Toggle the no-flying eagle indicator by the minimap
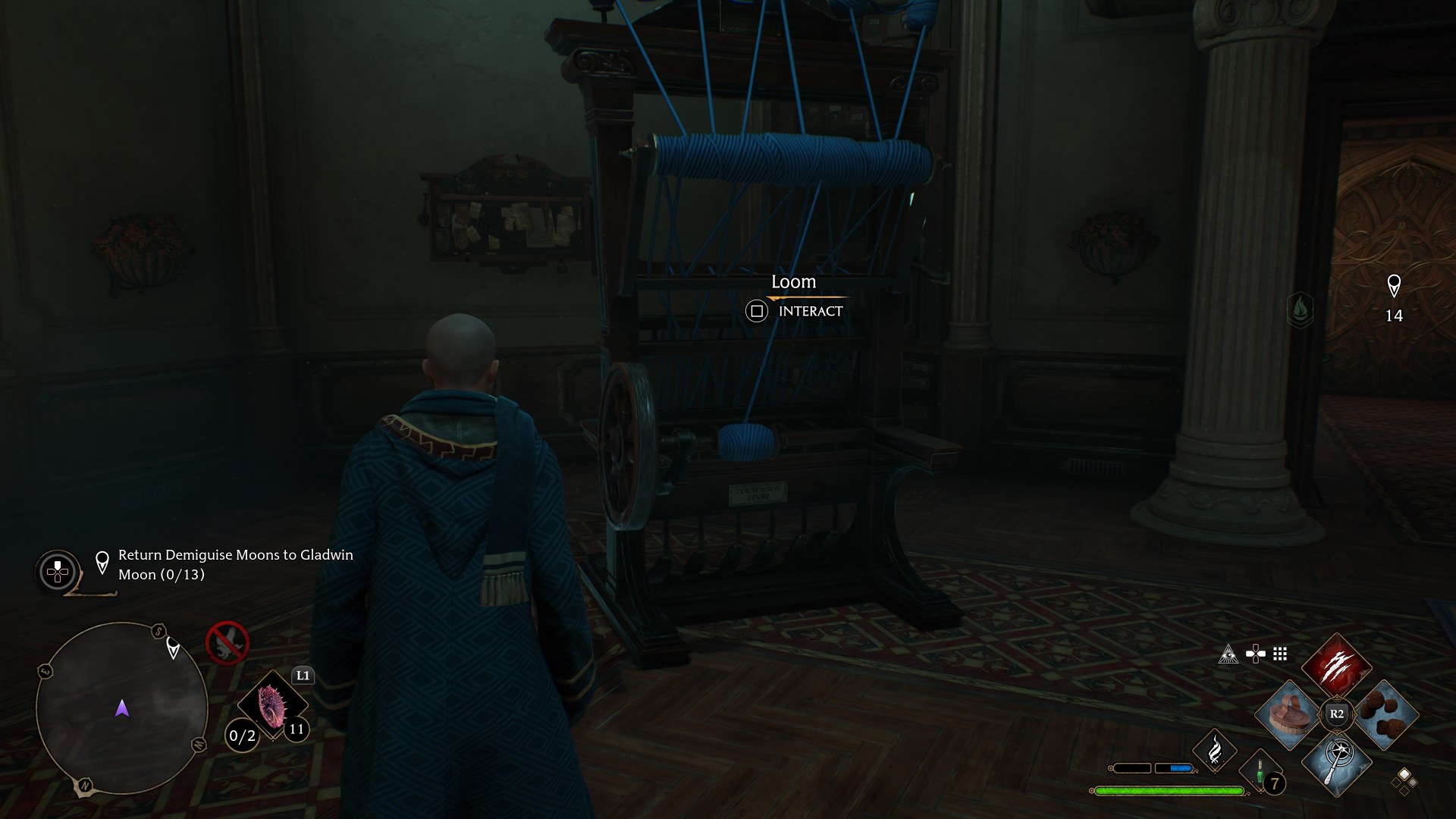 [x=229, y=643]
